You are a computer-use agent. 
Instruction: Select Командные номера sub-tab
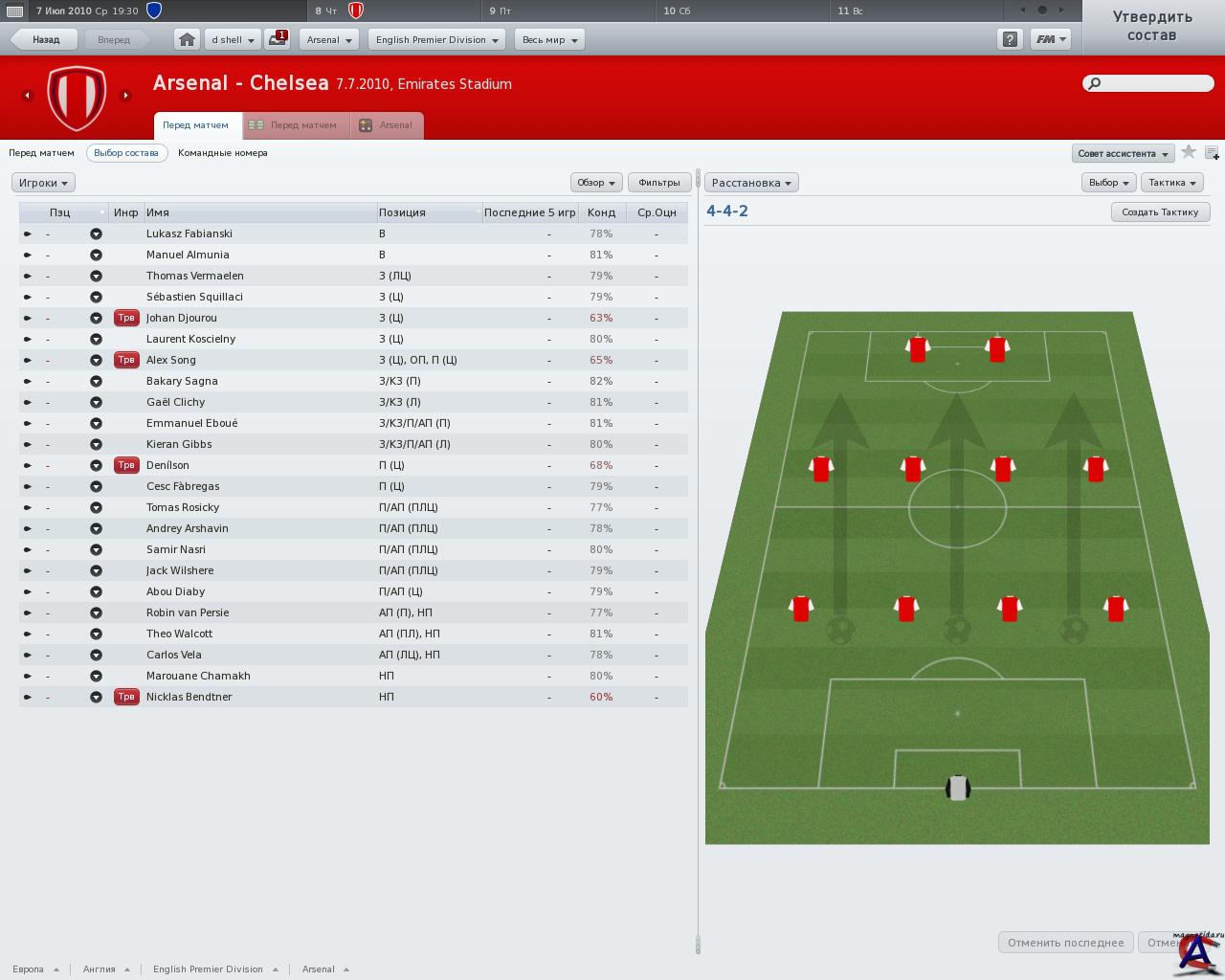(223, 153)
